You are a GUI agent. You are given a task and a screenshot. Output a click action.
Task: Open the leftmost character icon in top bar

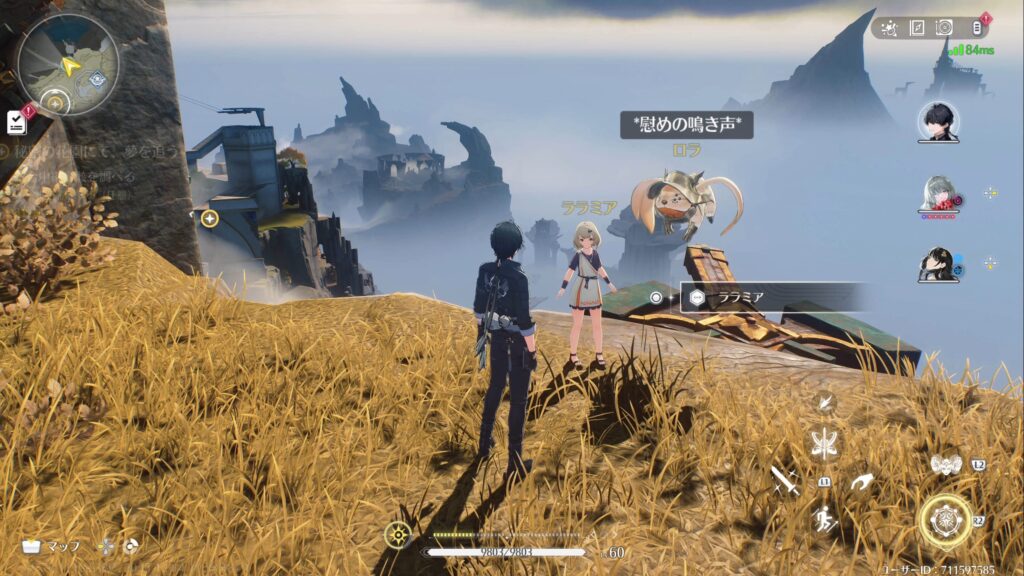[889, 28]
